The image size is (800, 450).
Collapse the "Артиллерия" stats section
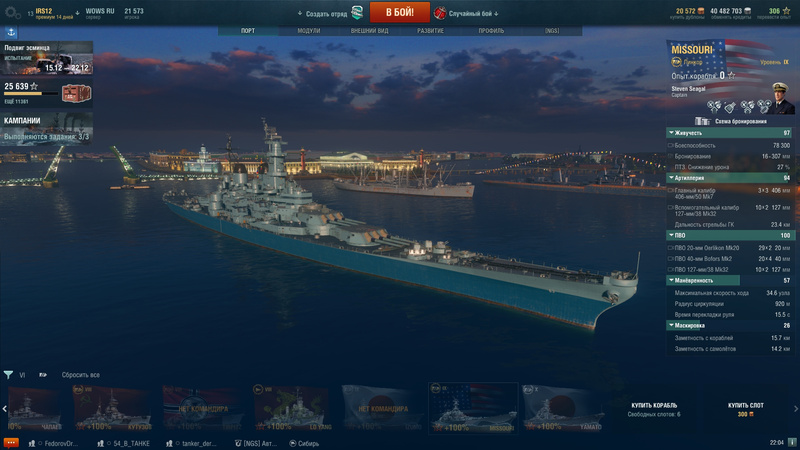pos(730,177)
